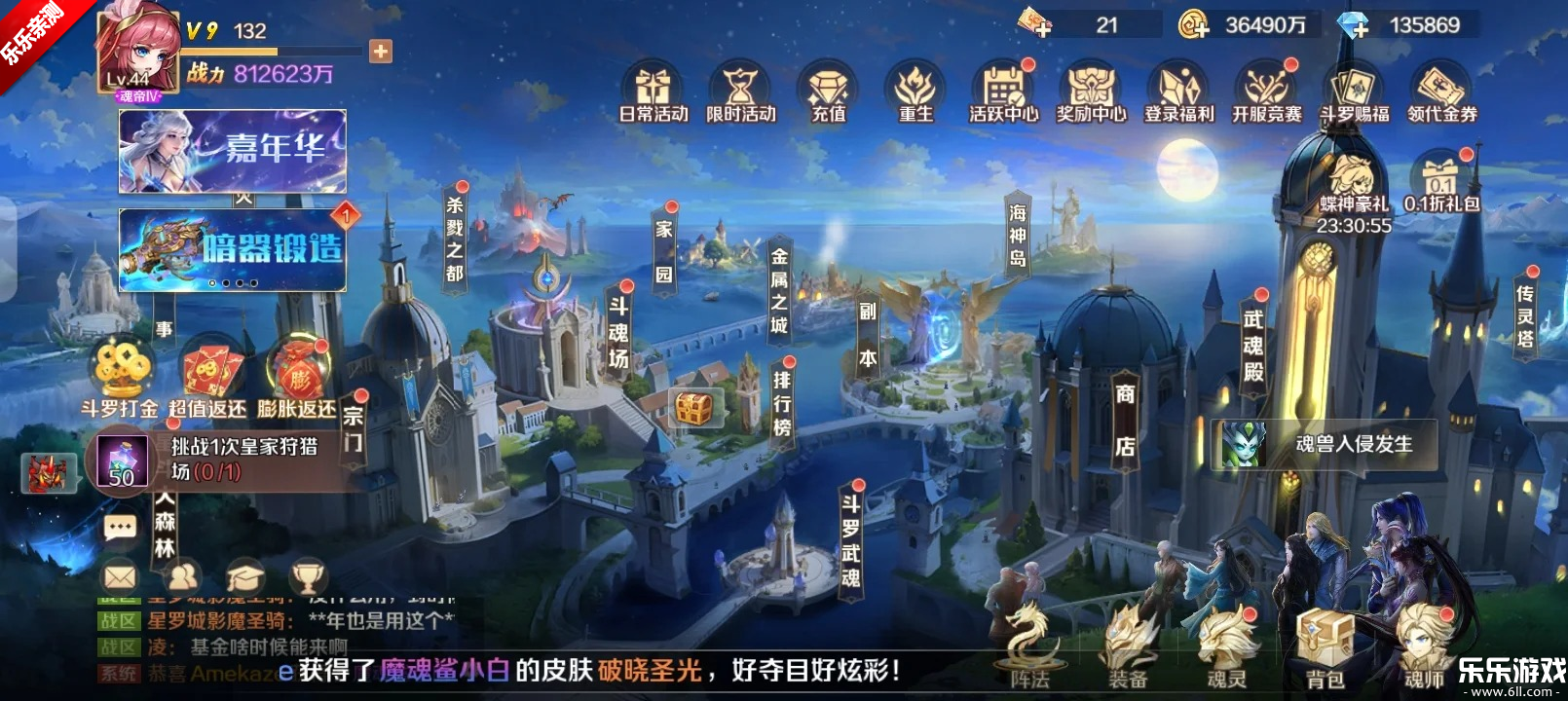Open the 活跃中心 activity center

point(1003,92)
